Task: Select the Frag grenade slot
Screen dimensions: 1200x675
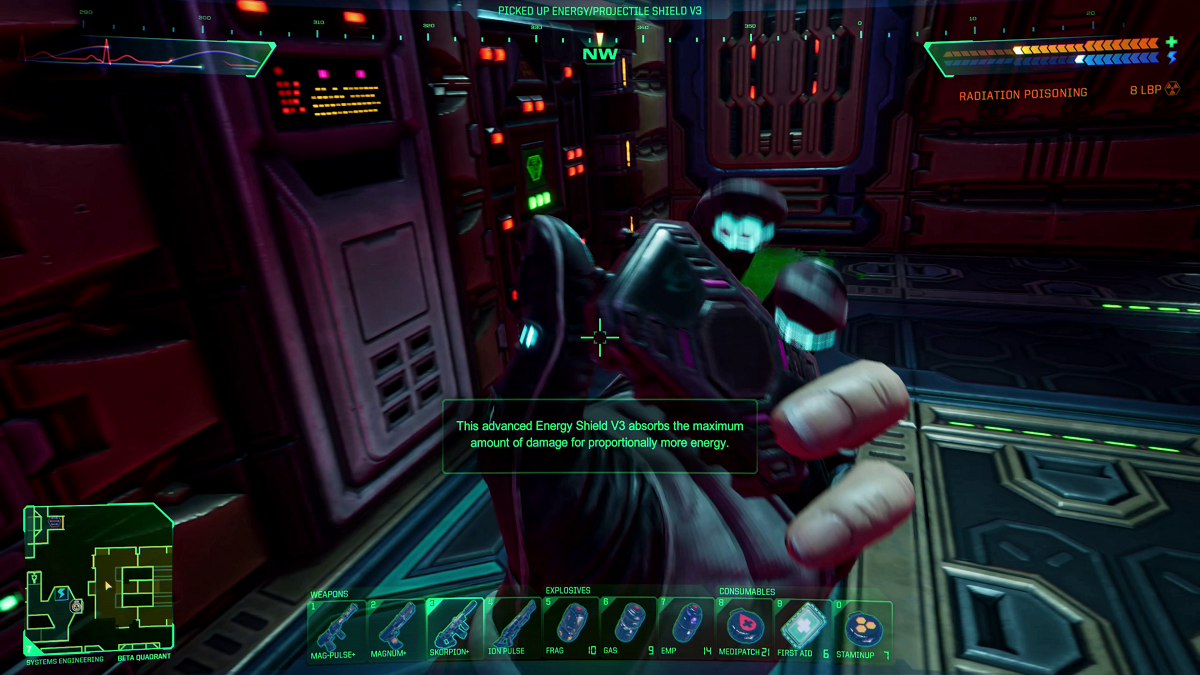Action: tap(571, 627)
